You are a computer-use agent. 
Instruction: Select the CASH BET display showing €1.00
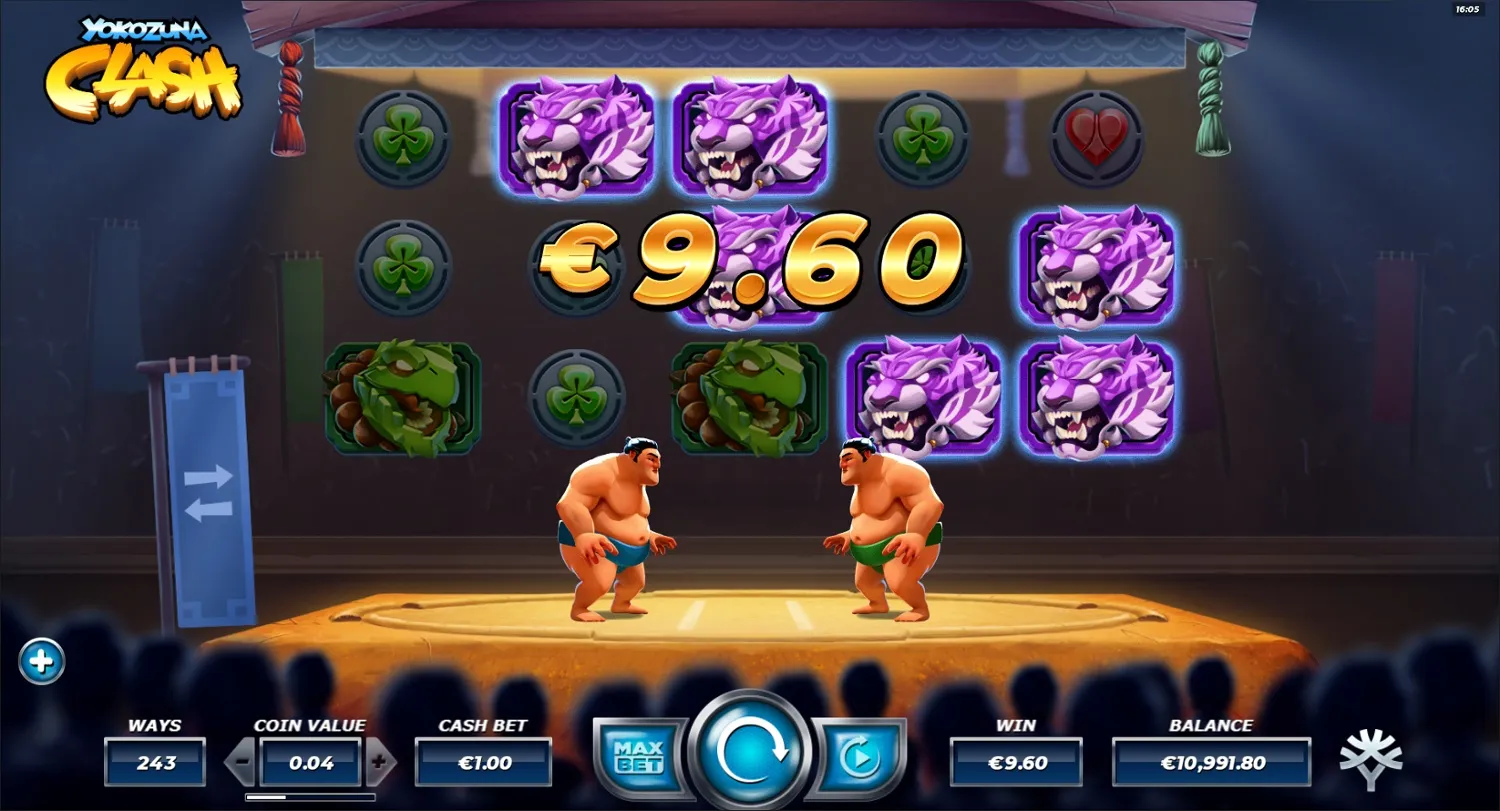click(x=483, y=760)
